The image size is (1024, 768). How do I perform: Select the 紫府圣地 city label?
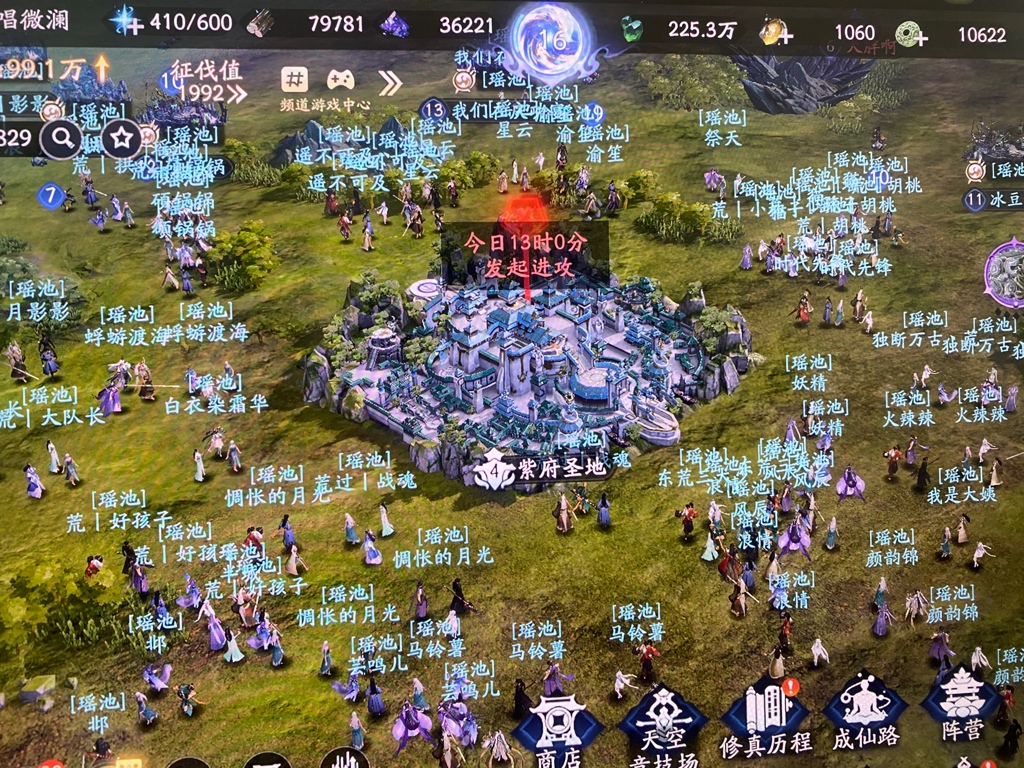click(x=540, y=468)
